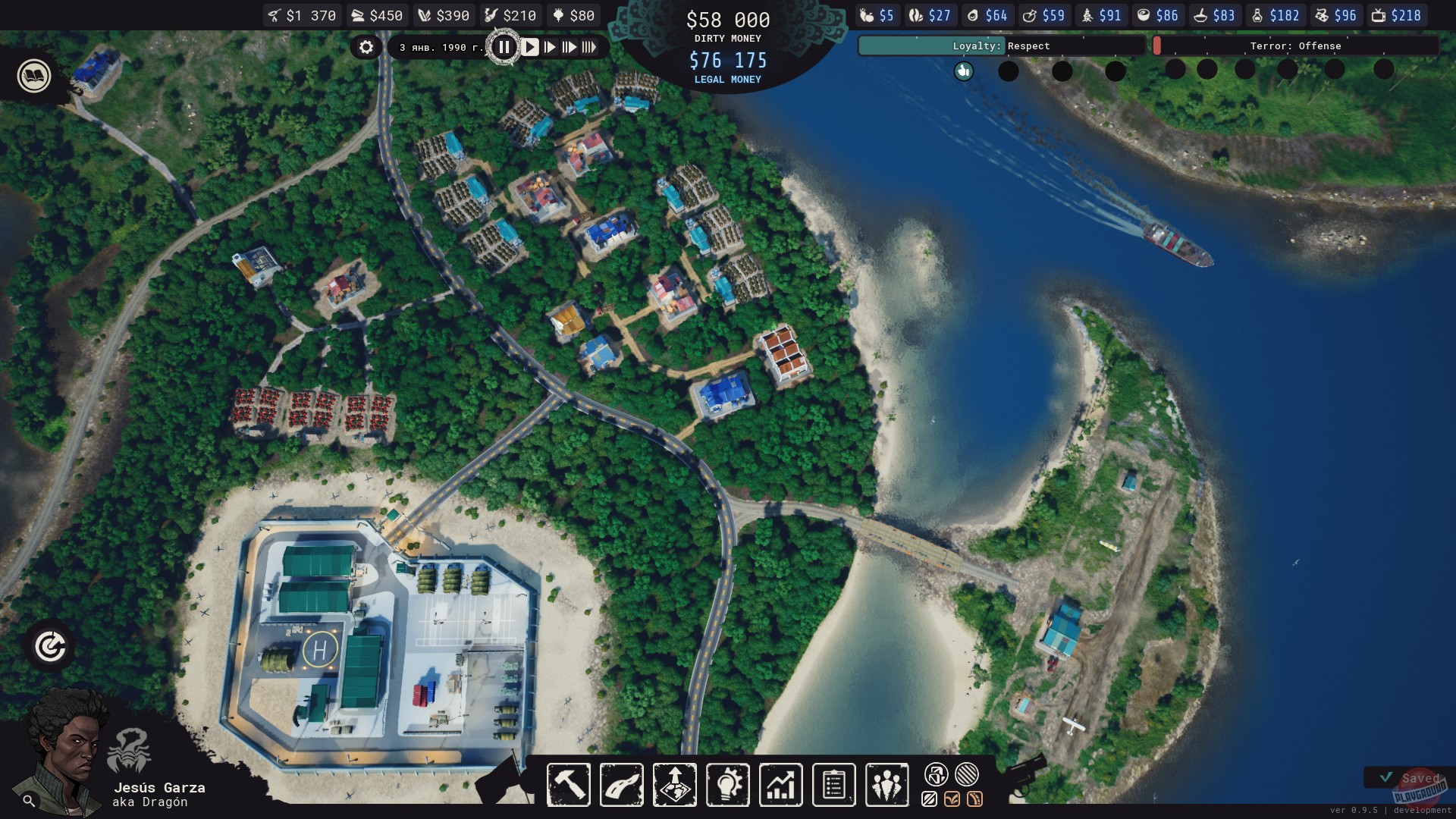View the statistics chart panel
The width and height of the screenshot is (1456, 819).
(781, 785)
